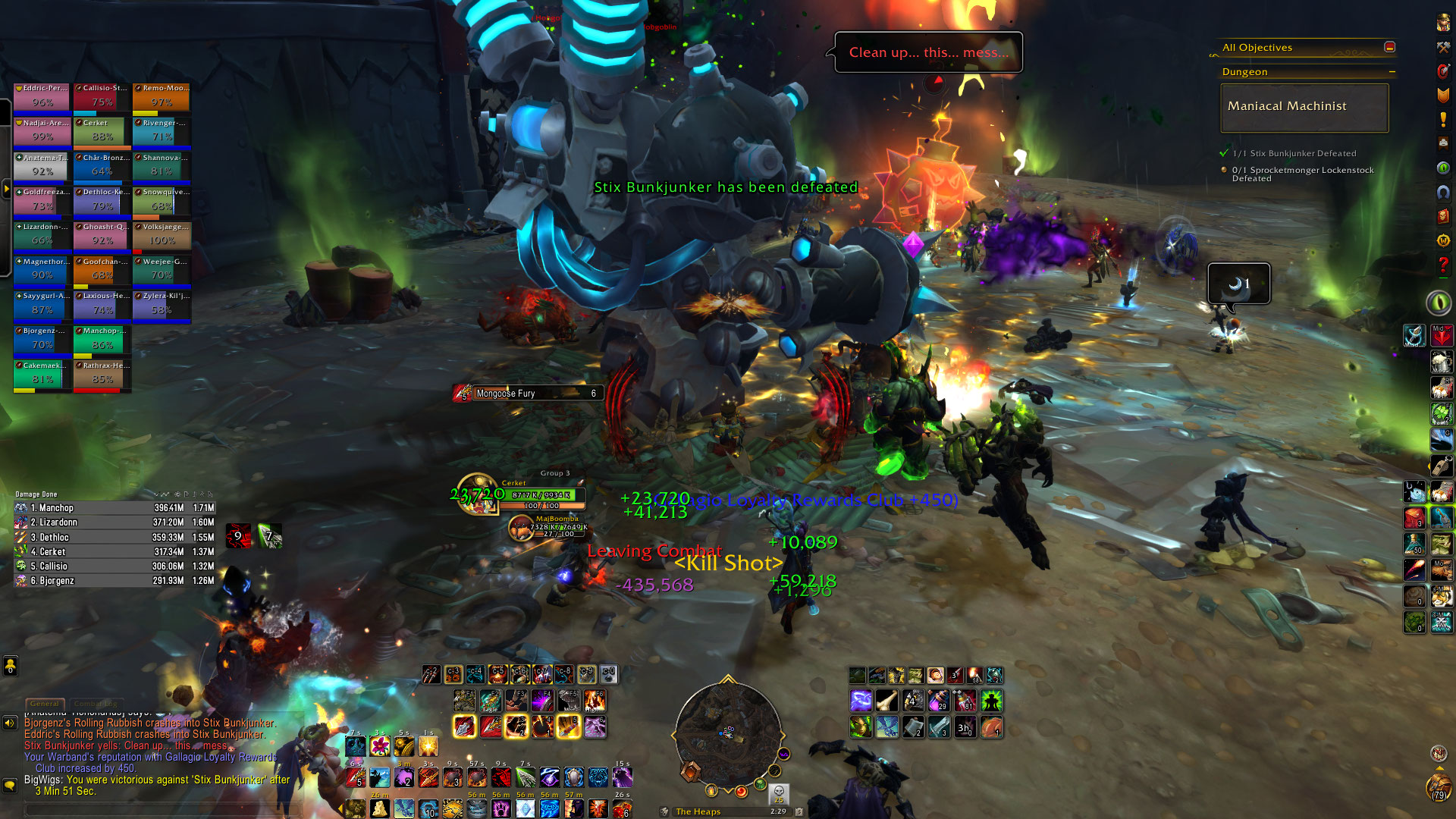Collapse the Dungeon objectives section
The width and height of the screenshot is (1456, 819).
[x=1392, y=72]
